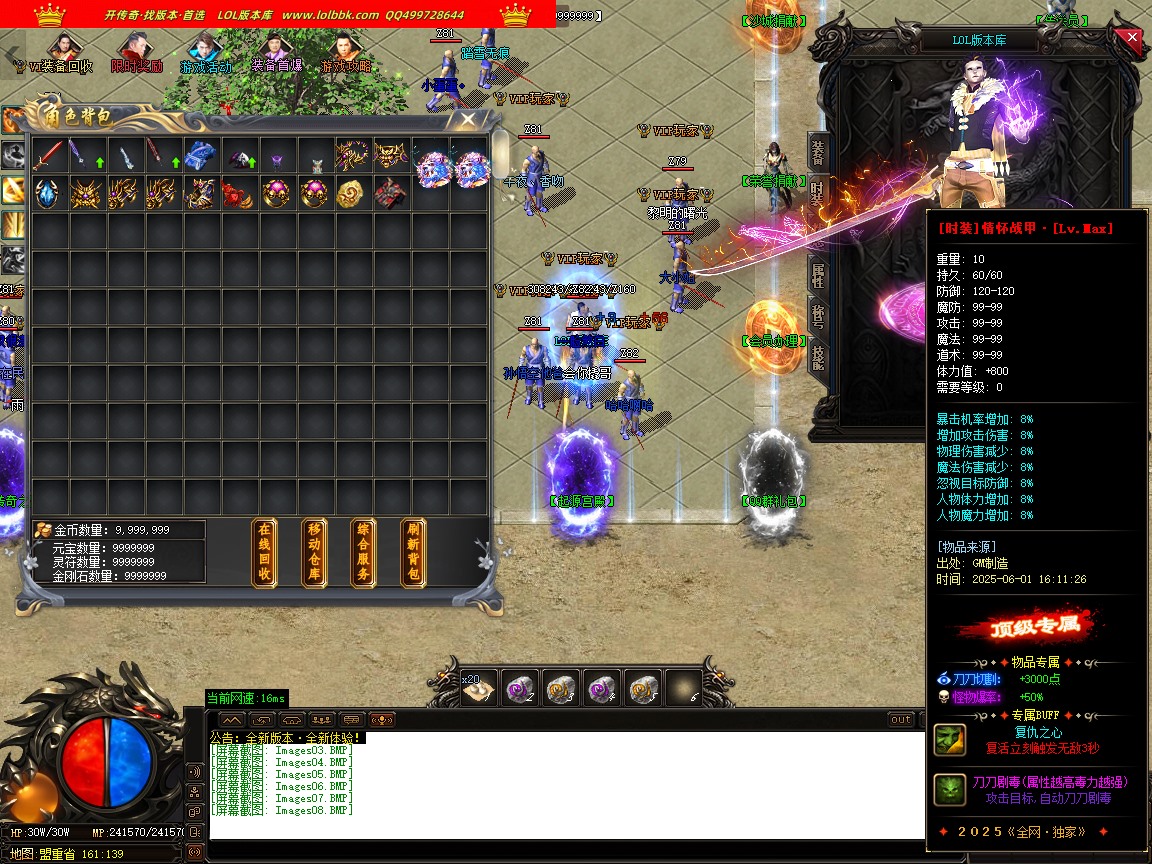Use the x20 item in hotbar slot 1
1152x864 pixels.
tap(475, 688)
